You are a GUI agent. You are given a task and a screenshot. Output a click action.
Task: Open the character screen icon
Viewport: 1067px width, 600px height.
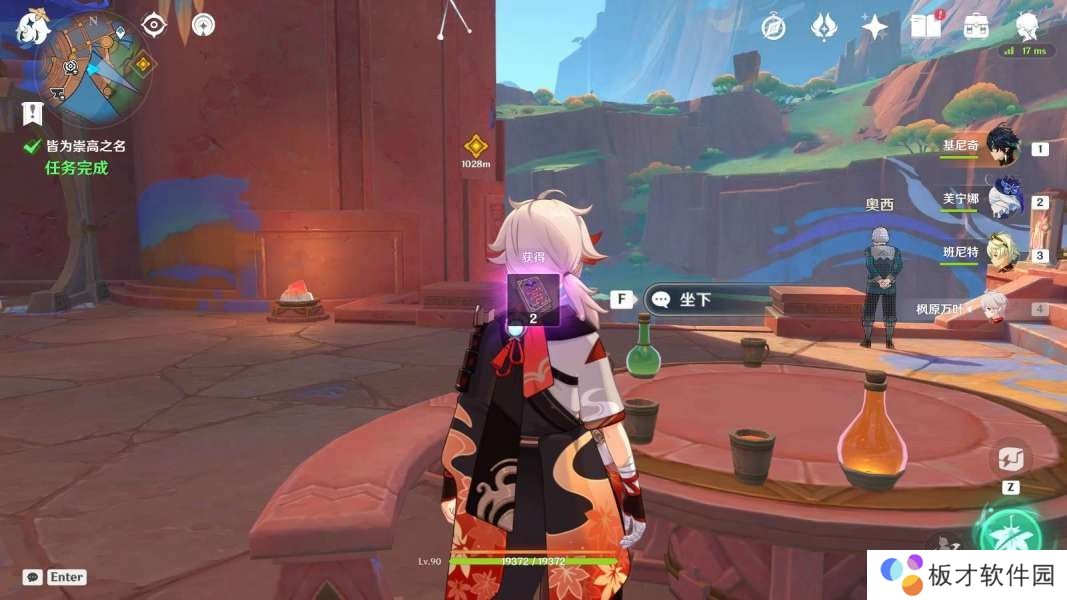tap(1027, 25)
